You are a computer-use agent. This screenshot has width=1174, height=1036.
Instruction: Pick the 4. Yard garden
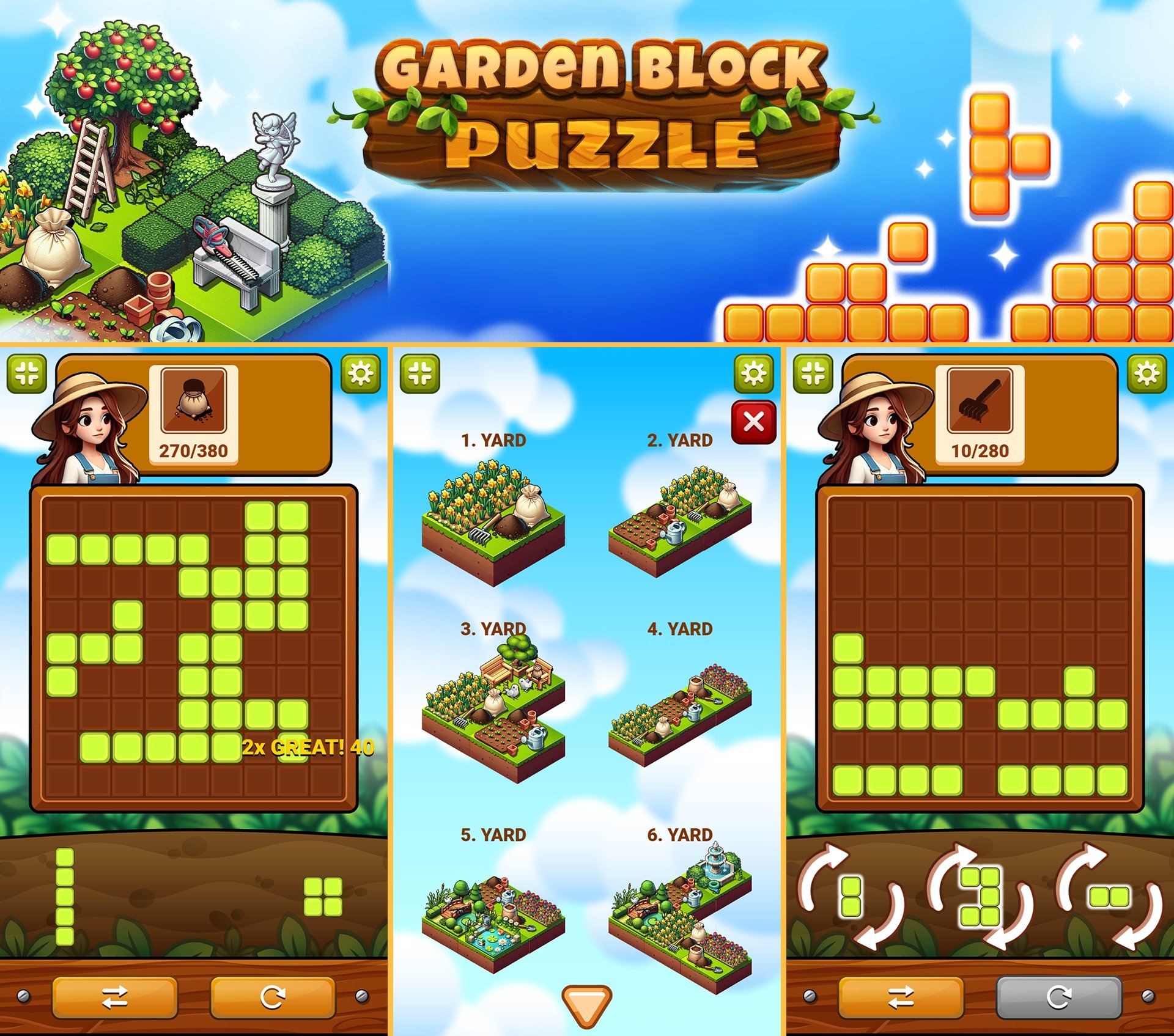click(x=679, y=715)
